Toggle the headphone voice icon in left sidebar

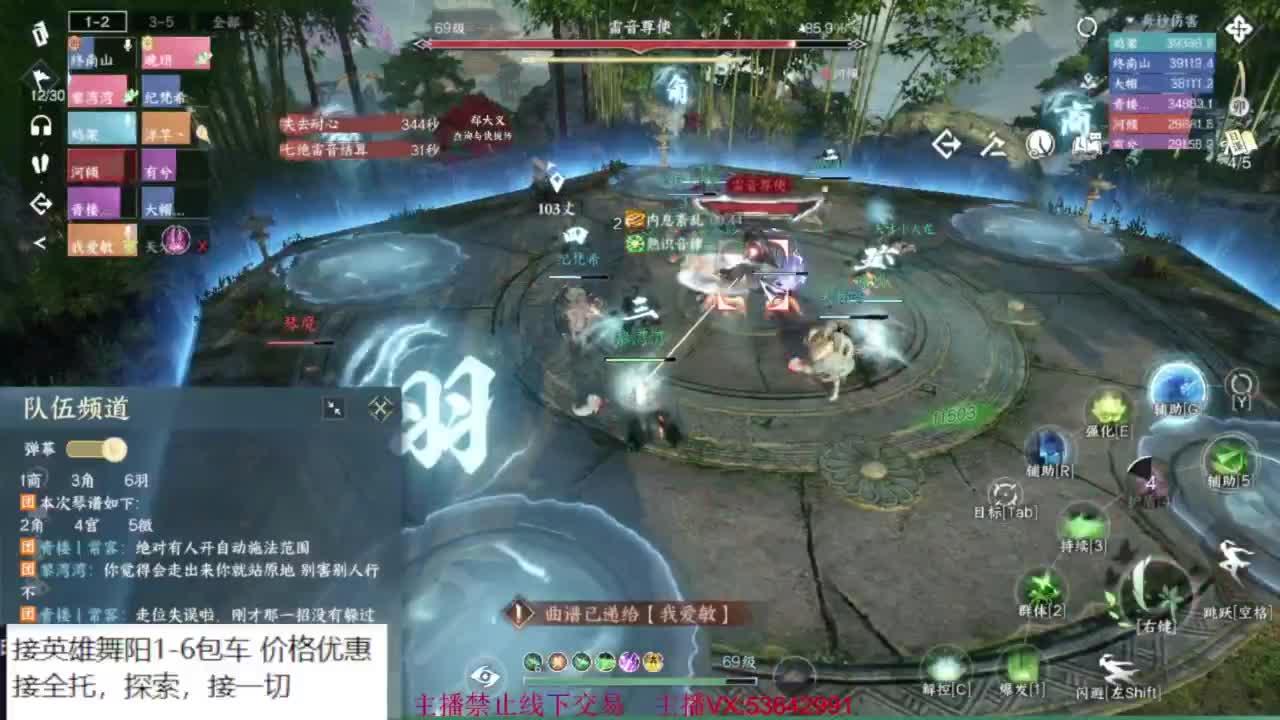coord(40,126)
